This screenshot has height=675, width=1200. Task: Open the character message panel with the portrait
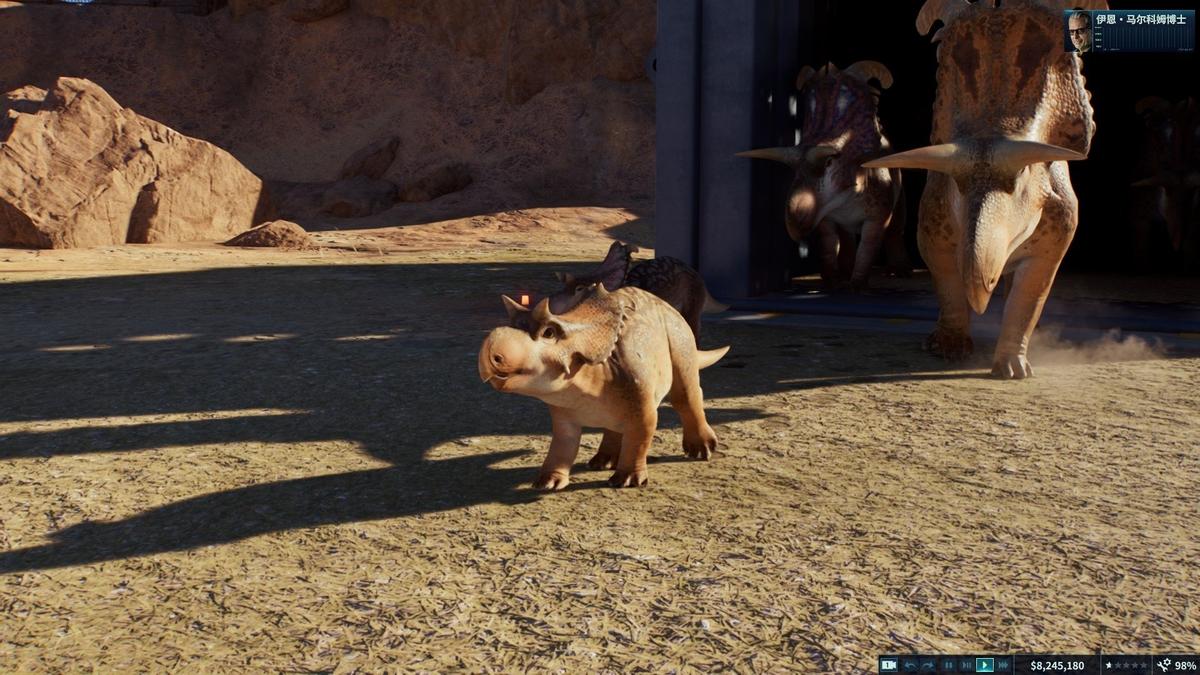pyautogui.click(x=1129, y=31)
